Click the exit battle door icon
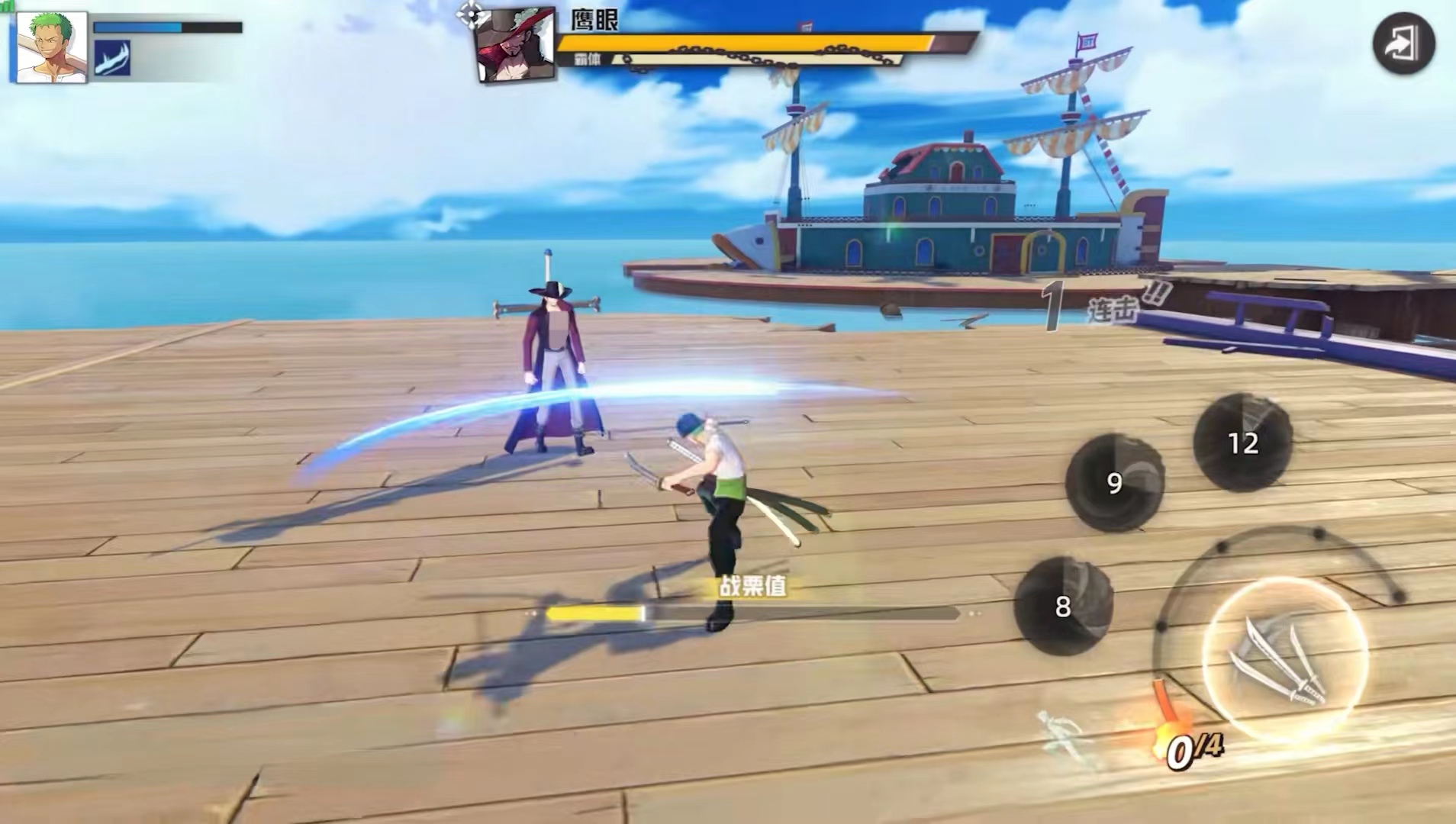This screenshot has height=824, width=1456. [x=1403, y=44]
